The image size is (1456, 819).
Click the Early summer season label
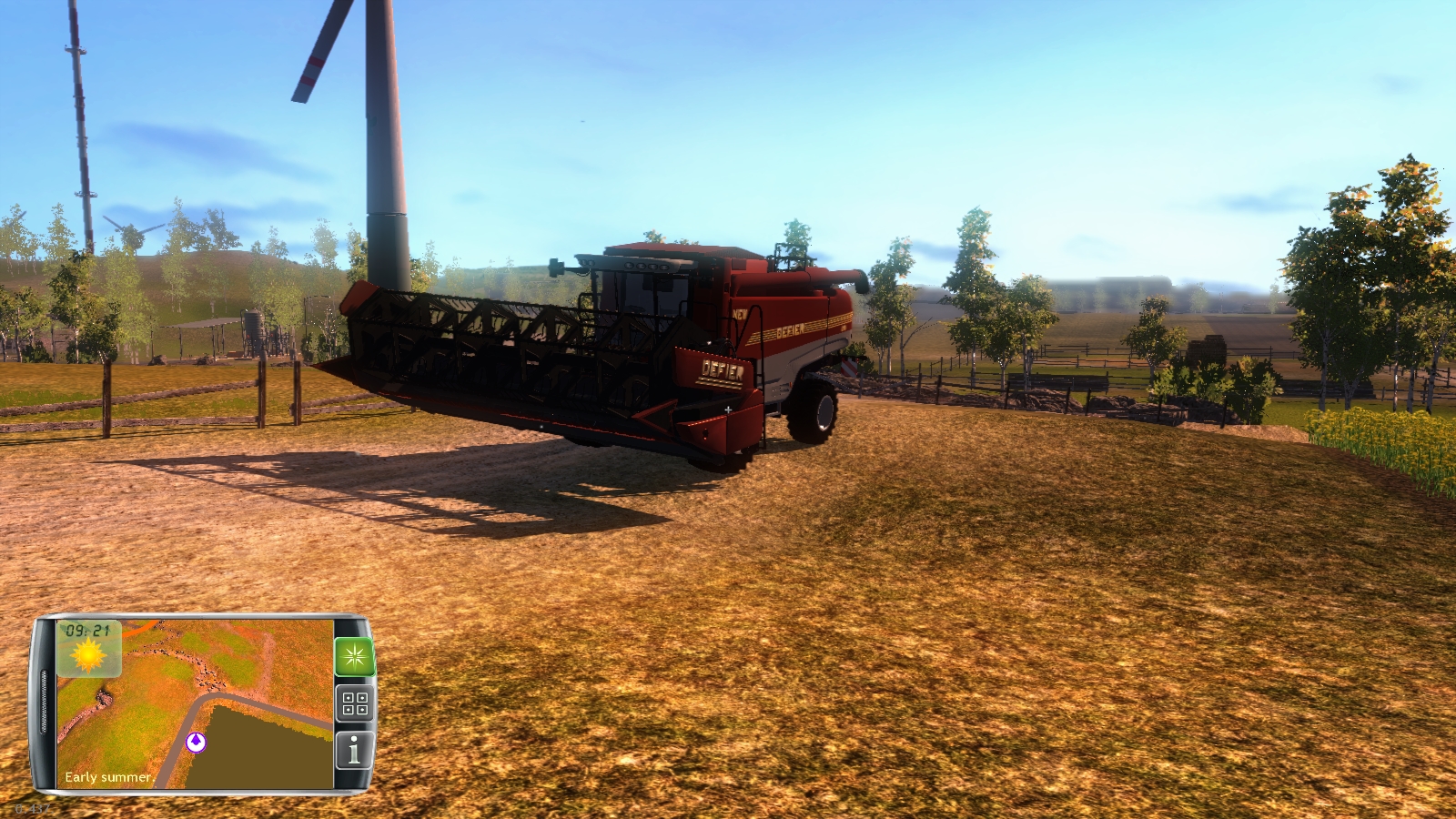click(x=108, y=776)
